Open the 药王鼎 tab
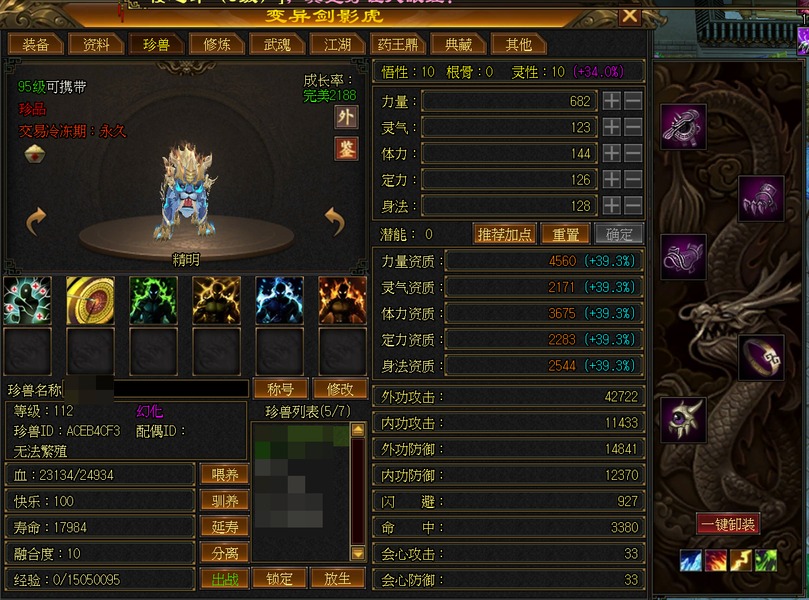The width and height of the screenshot is (809, 600). pos(399,44)
